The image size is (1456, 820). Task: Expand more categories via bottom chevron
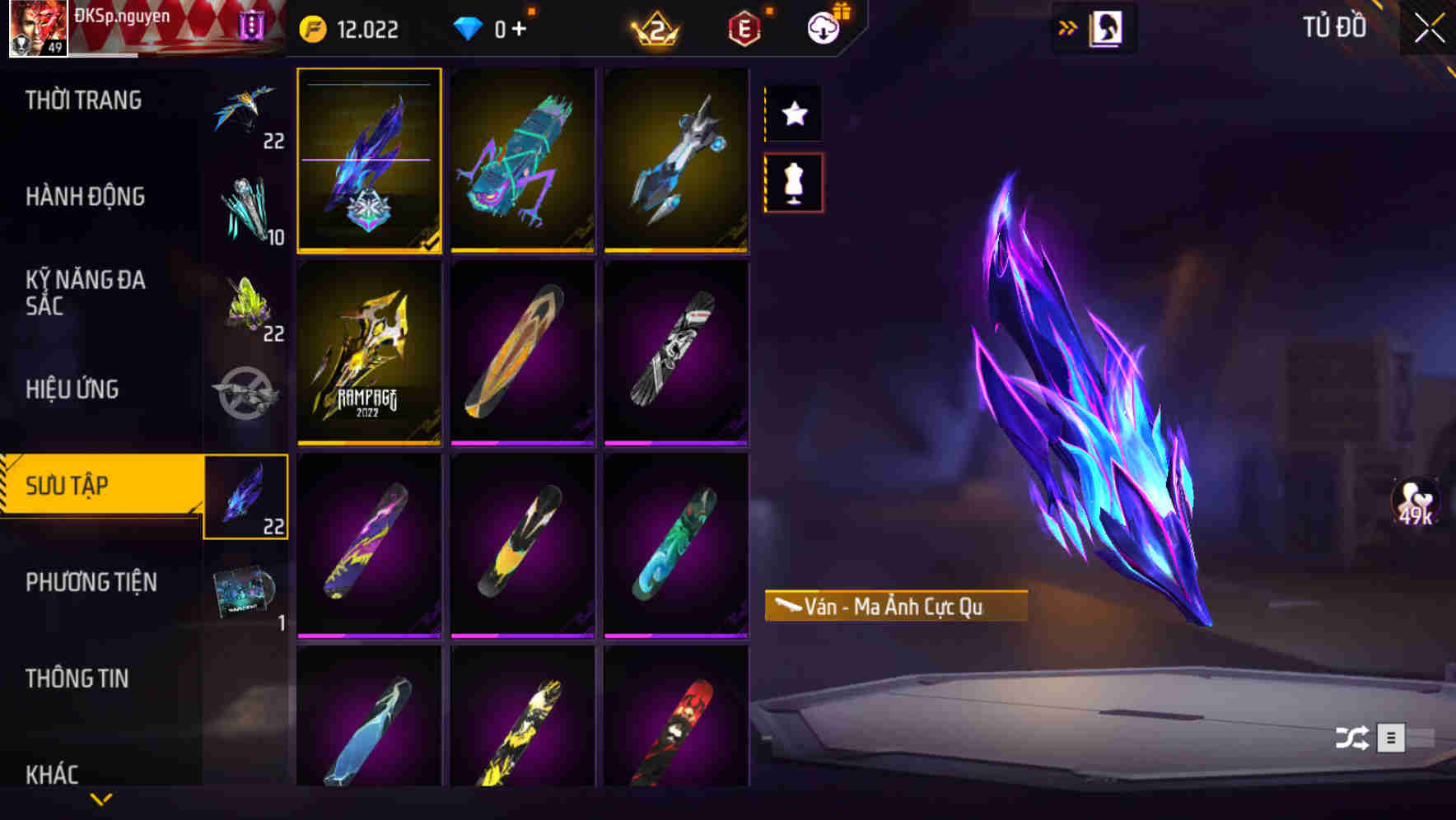pyautogui.click(x=101, y=797)
